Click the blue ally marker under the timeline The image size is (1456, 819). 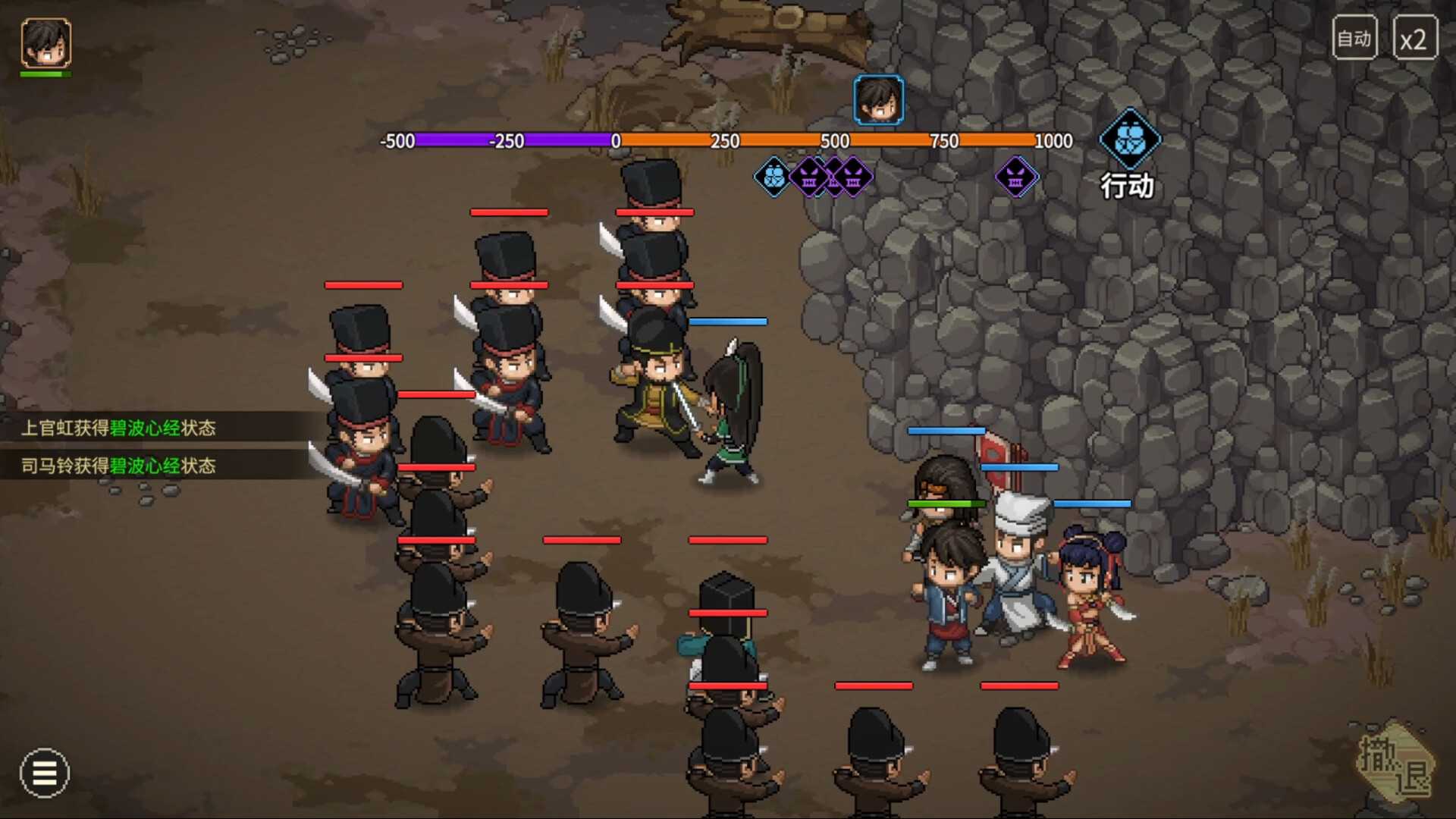(773, 177)
